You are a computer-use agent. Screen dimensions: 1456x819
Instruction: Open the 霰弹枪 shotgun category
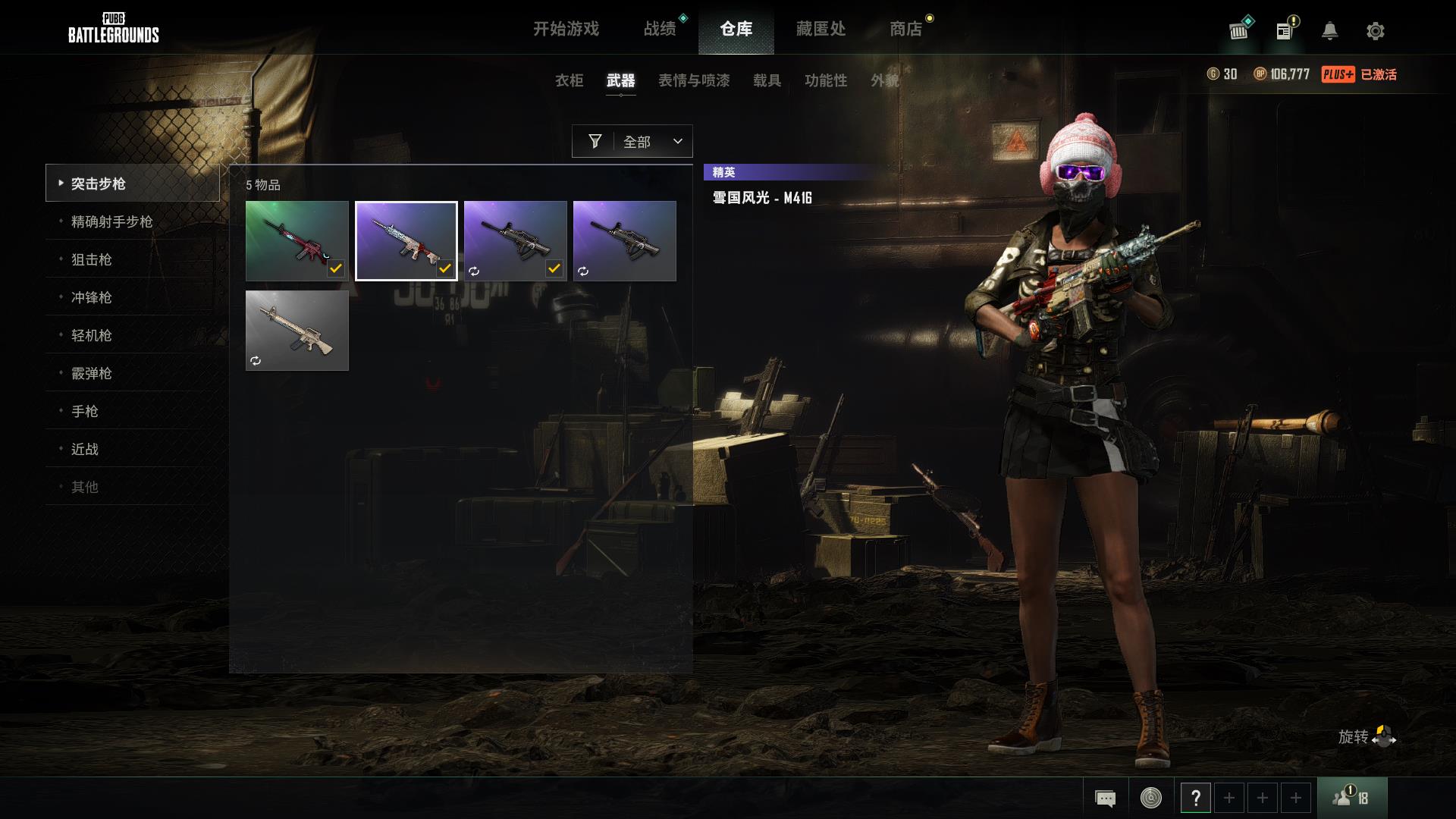click(92, 373)
